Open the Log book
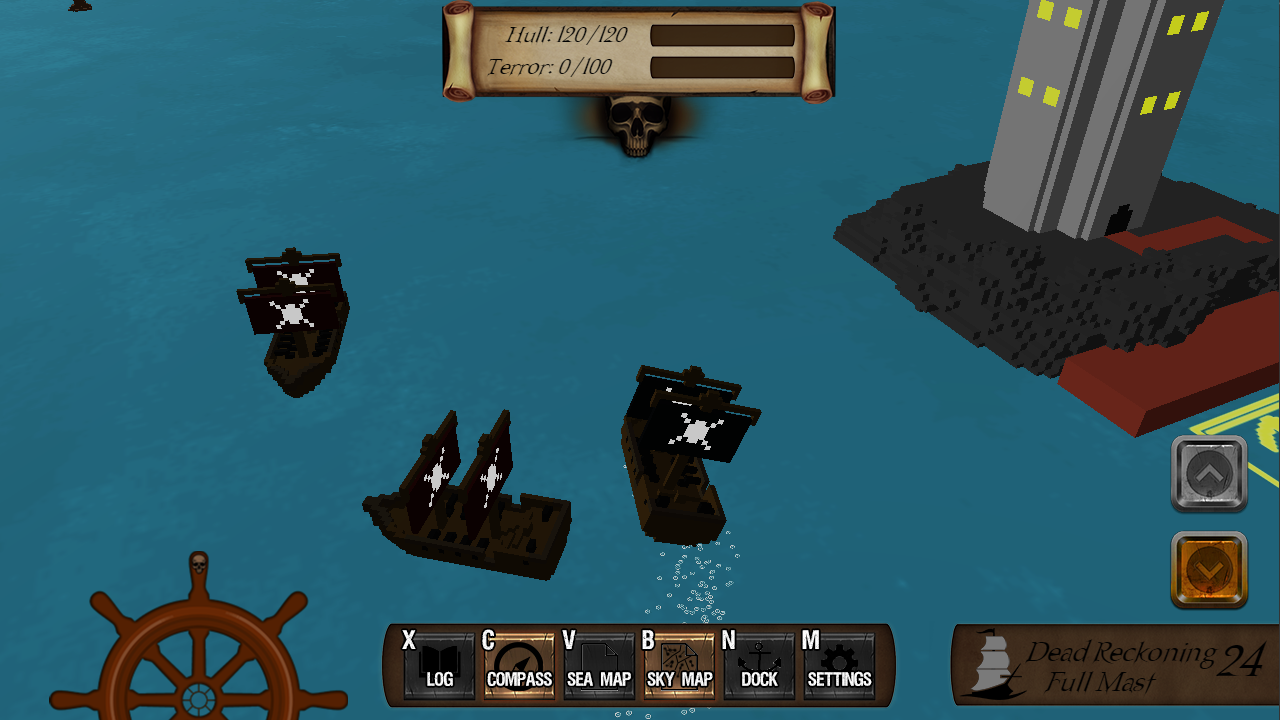This screenshot has width=1280, height=720. point(440,666)
